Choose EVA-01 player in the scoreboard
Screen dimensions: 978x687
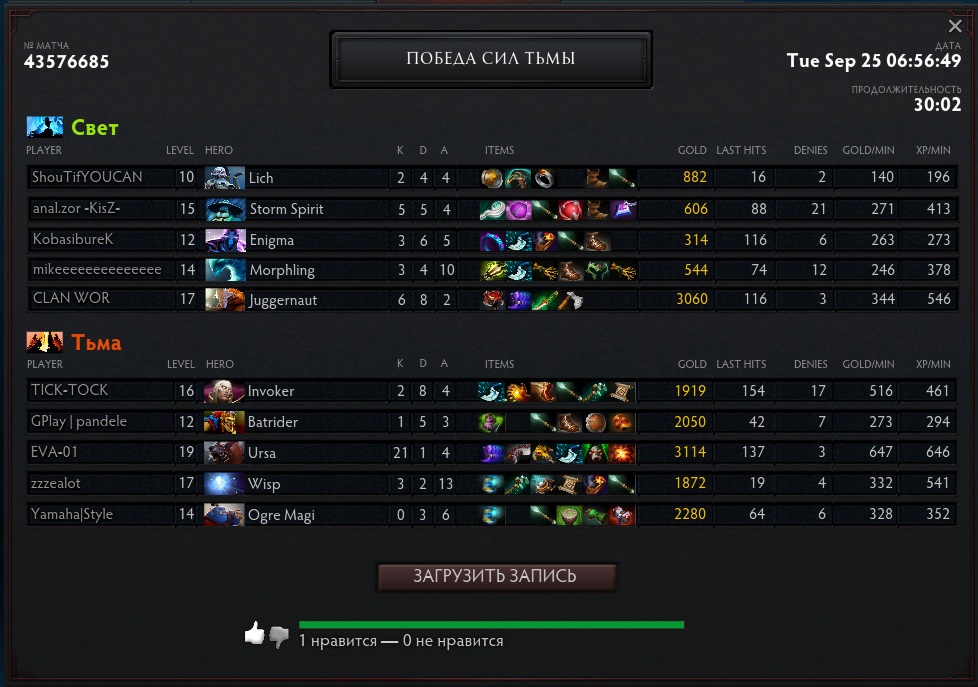coord(55,452)
